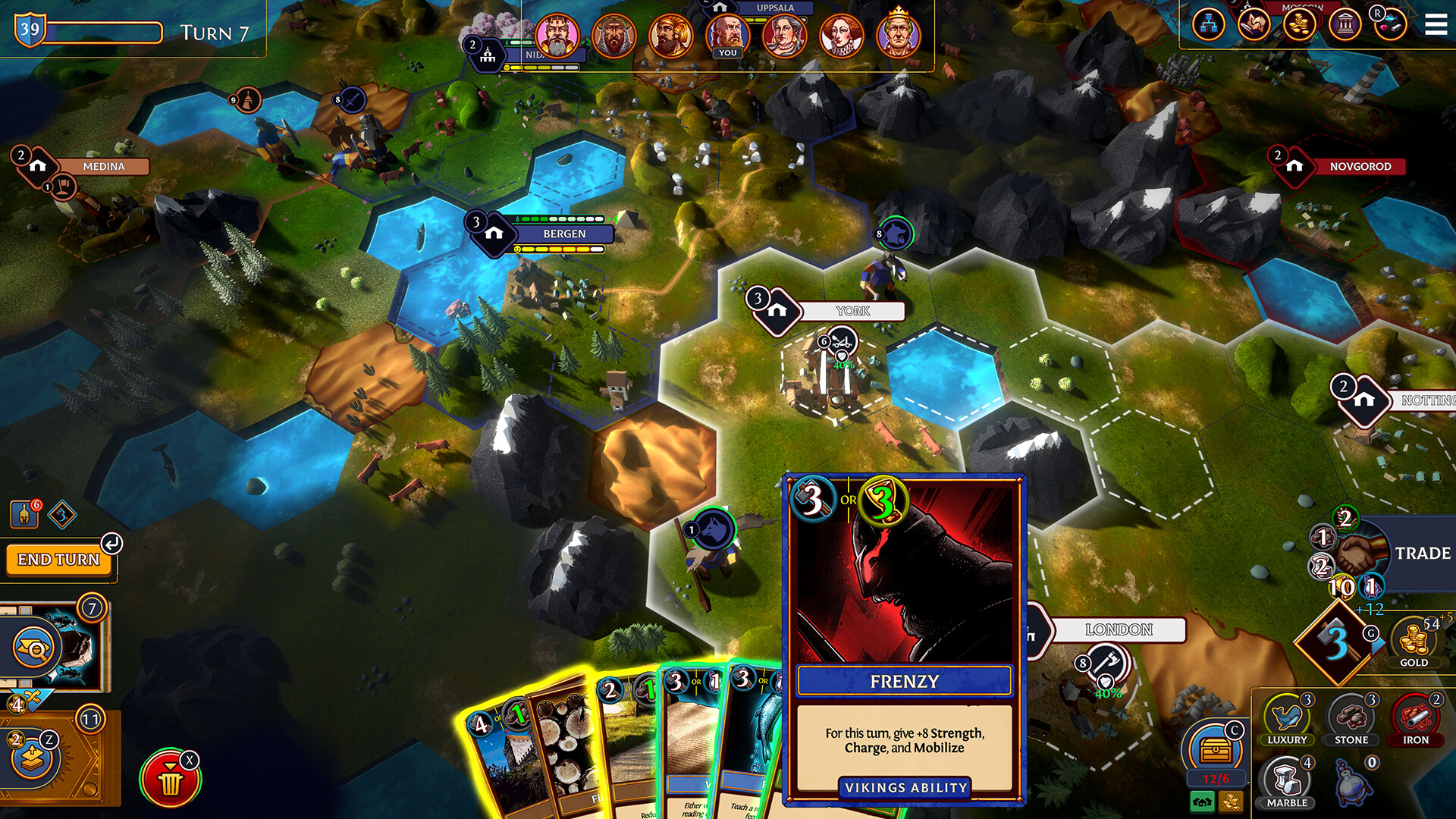Screen dimensions: 1456x819
Task: Click the Spartan helmet units icon
Action: (24, 515)
